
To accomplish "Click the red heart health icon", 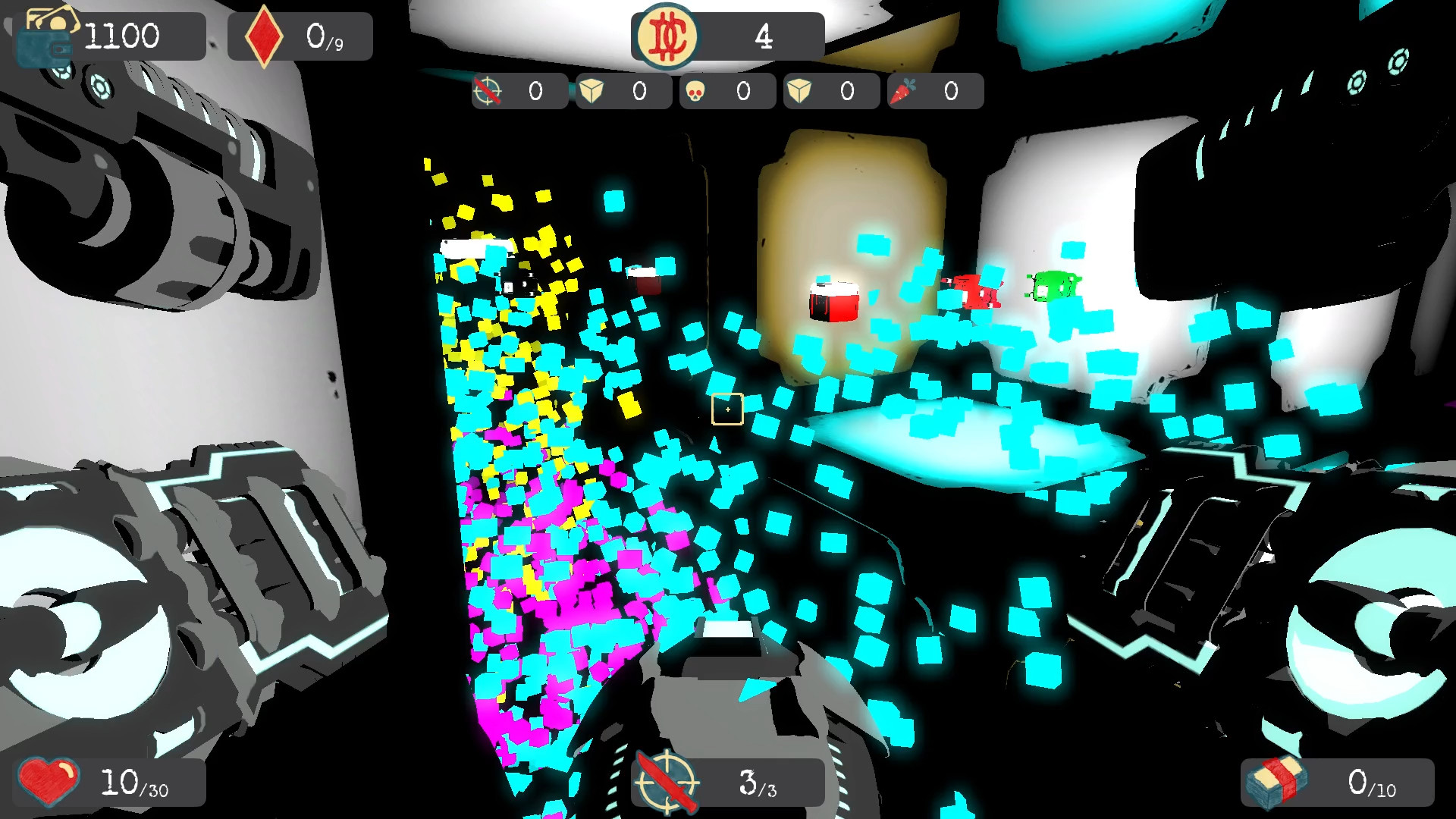I will [49, 783].
